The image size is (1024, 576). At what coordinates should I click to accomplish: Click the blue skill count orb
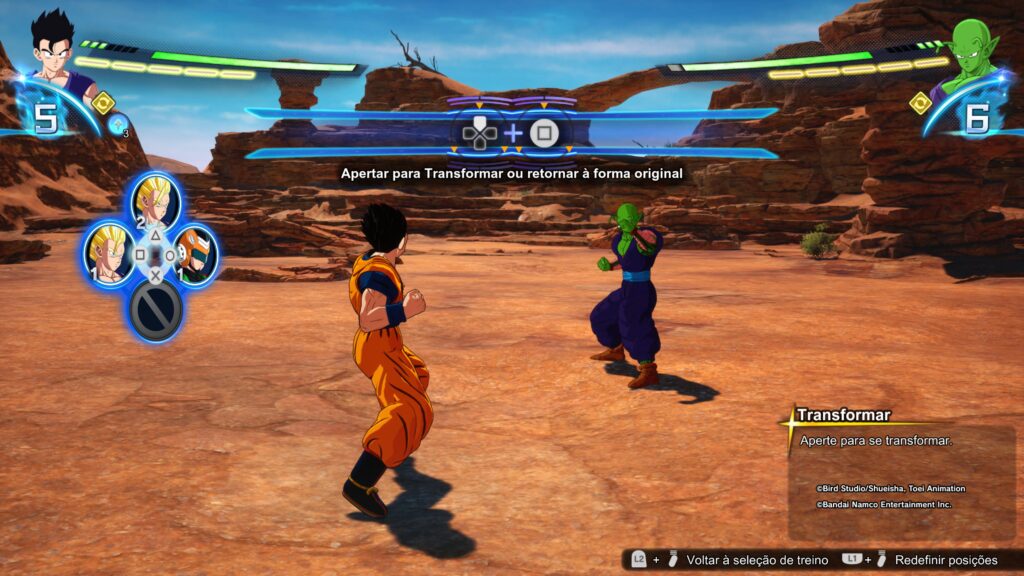coord(119,124)
